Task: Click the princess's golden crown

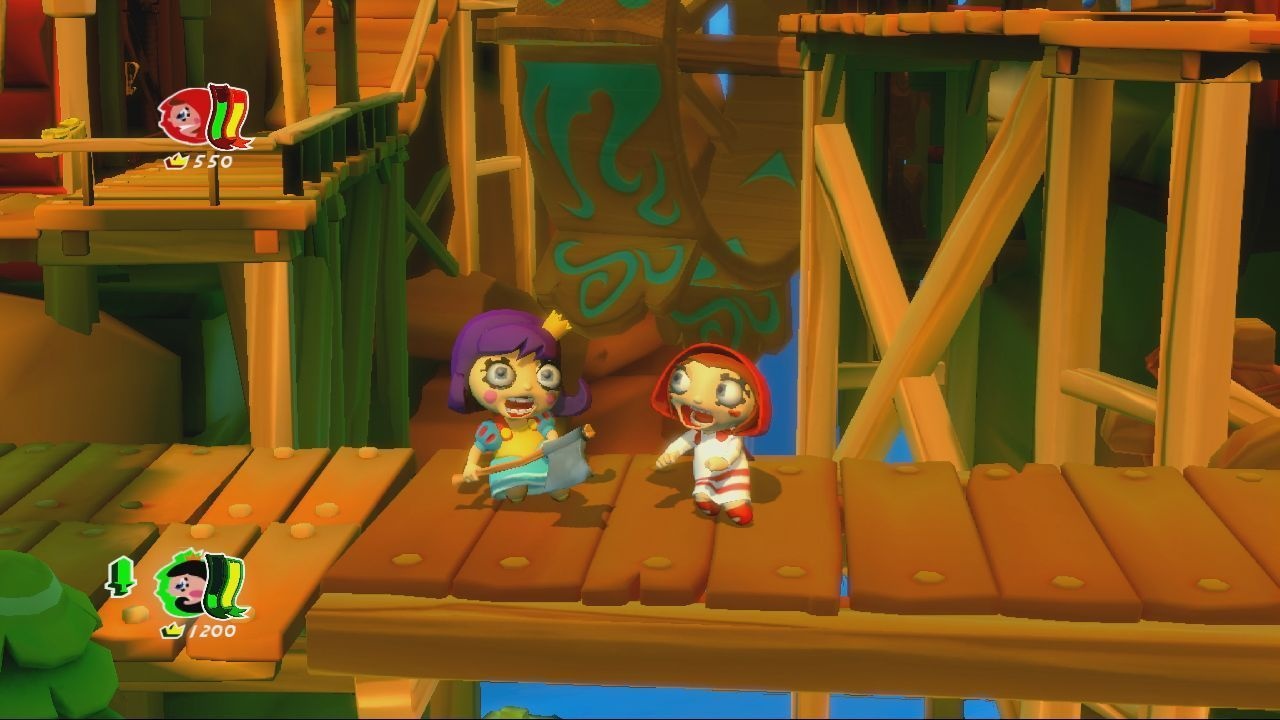Action: pos(558,325)
